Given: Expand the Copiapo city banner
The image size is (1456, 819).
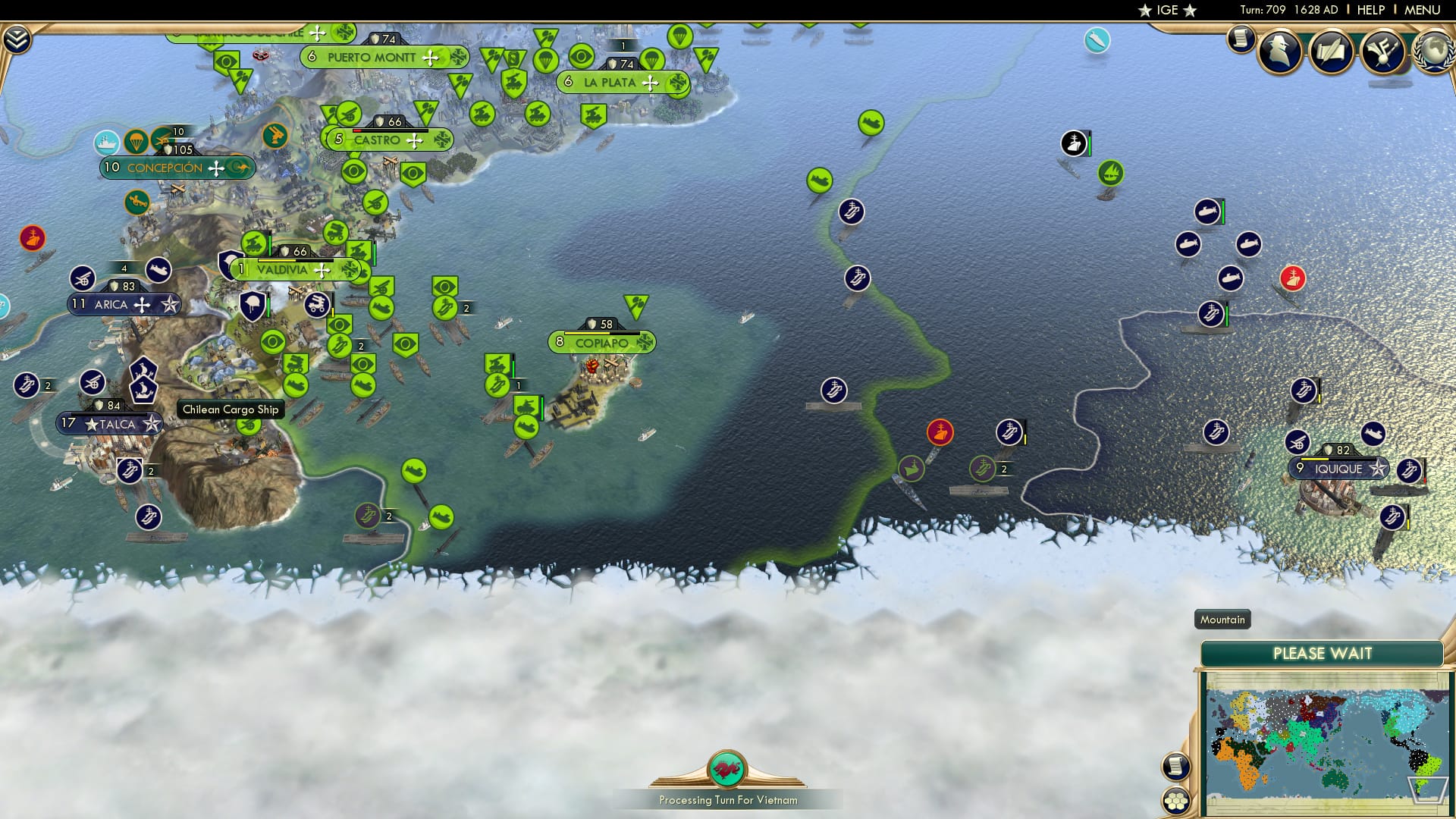Looking at the screenshot, I should tap(601, 342).
